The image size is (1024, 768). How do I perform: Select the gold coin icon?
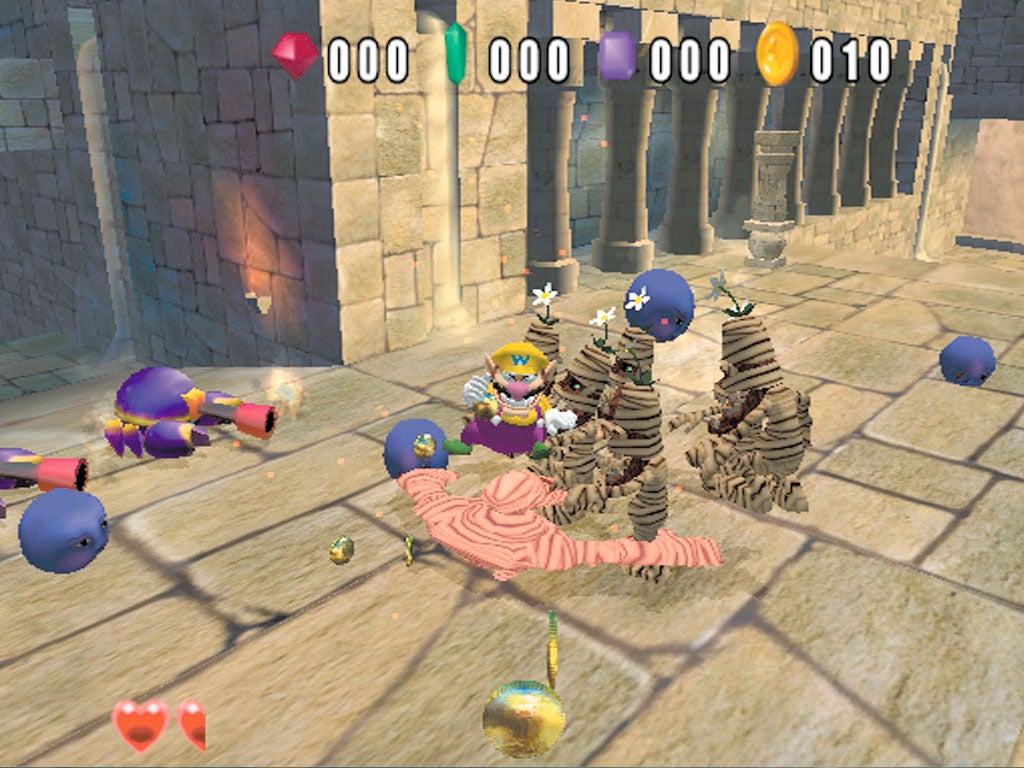pyautogui.click(x=777, y=54)
